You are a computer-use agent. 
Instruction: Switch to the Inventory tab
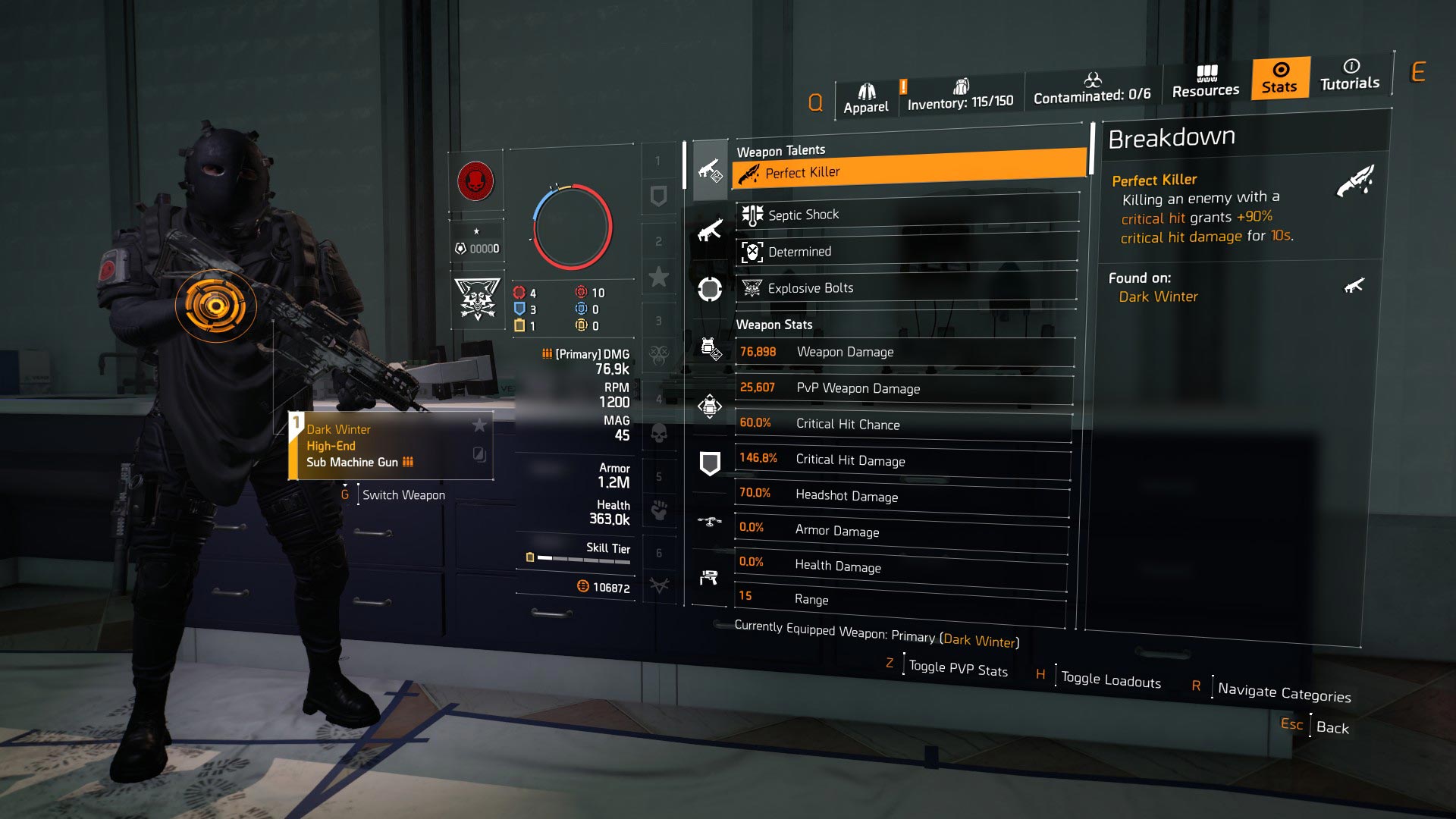960,96
